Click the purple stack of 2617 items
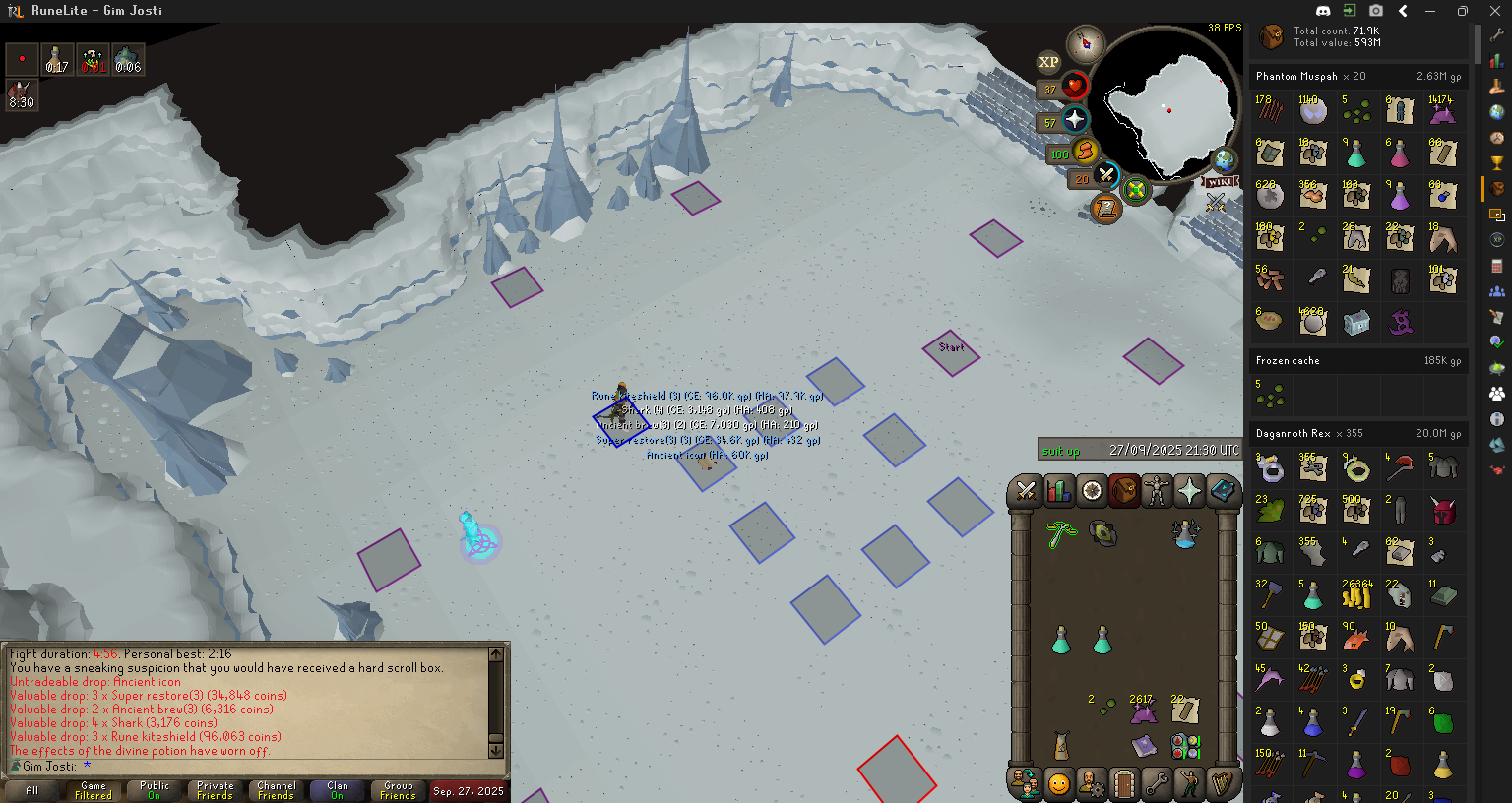This screenshot has width=1512, height=803. 1143,711
